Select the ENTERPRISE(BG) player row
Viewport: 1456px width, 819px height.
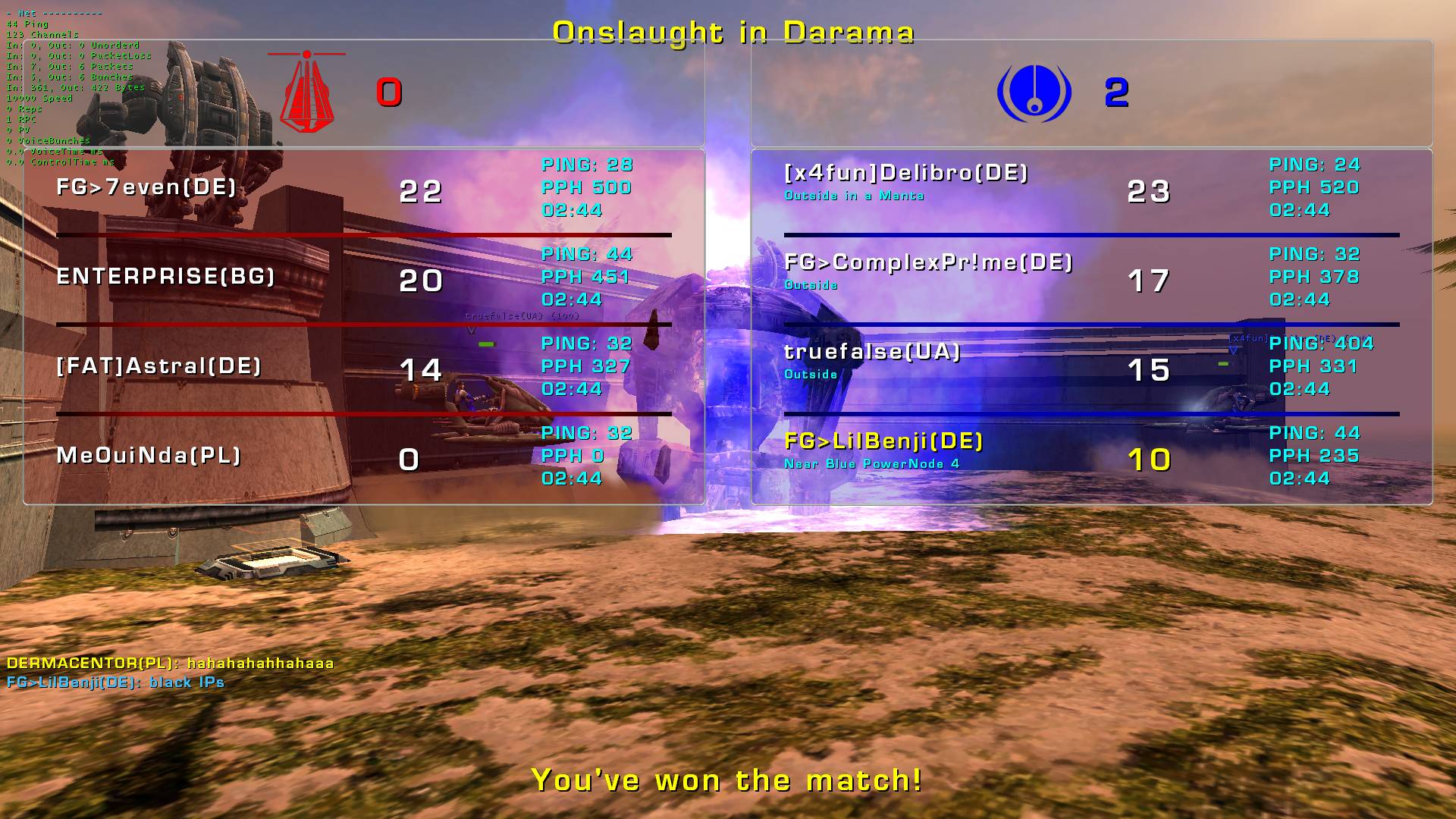tap(165, 277)
